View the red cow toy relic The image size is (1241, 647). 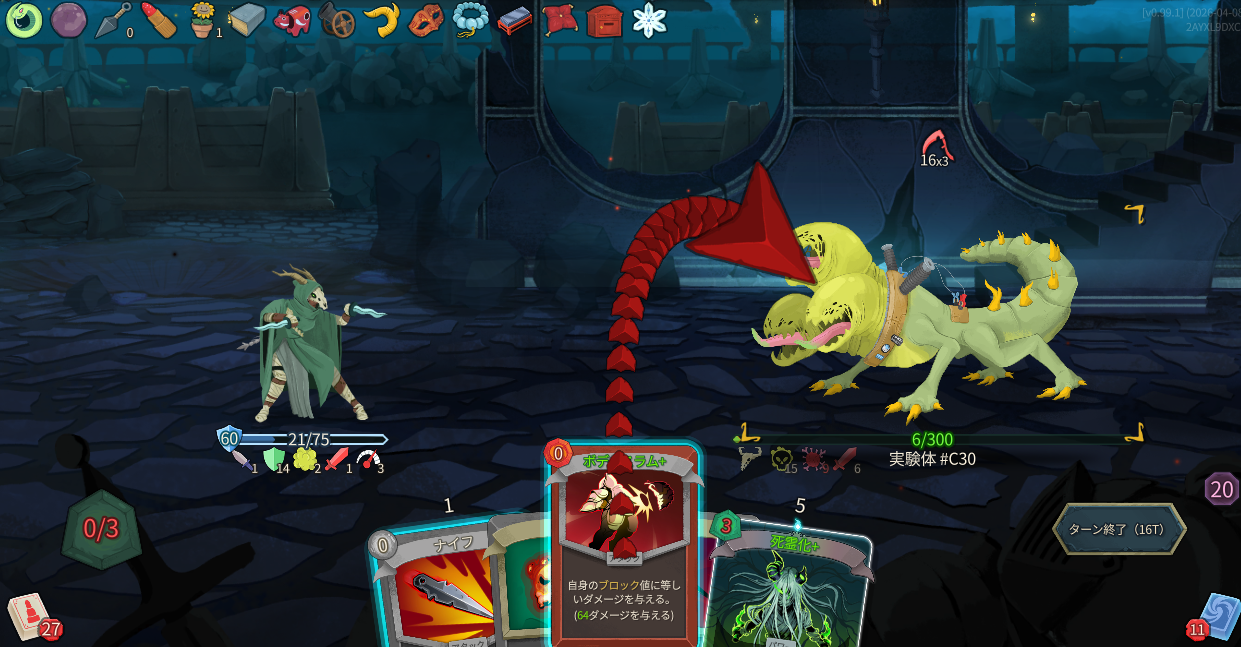click(292, 19)
